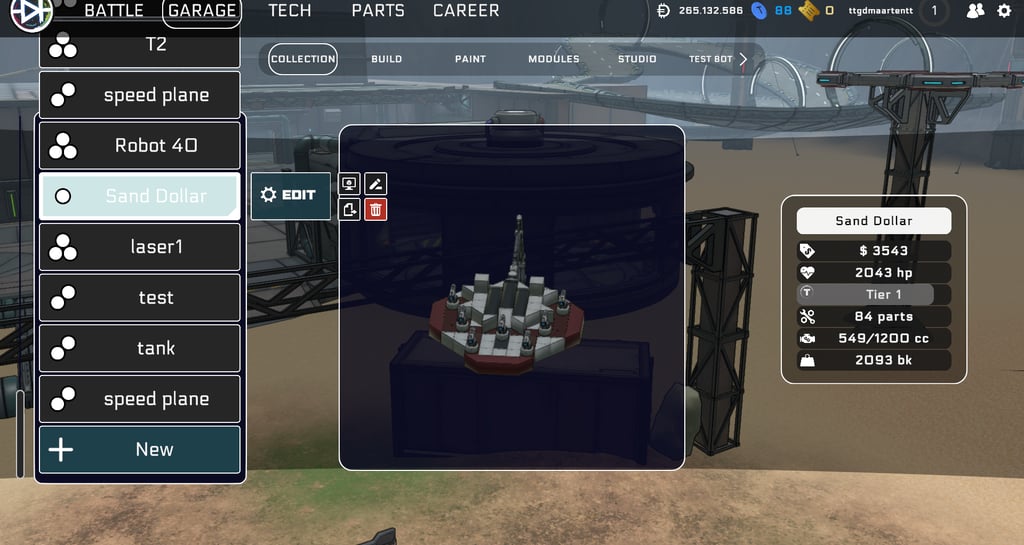
Task: Pick the tank robot from list
Action: 140,348
